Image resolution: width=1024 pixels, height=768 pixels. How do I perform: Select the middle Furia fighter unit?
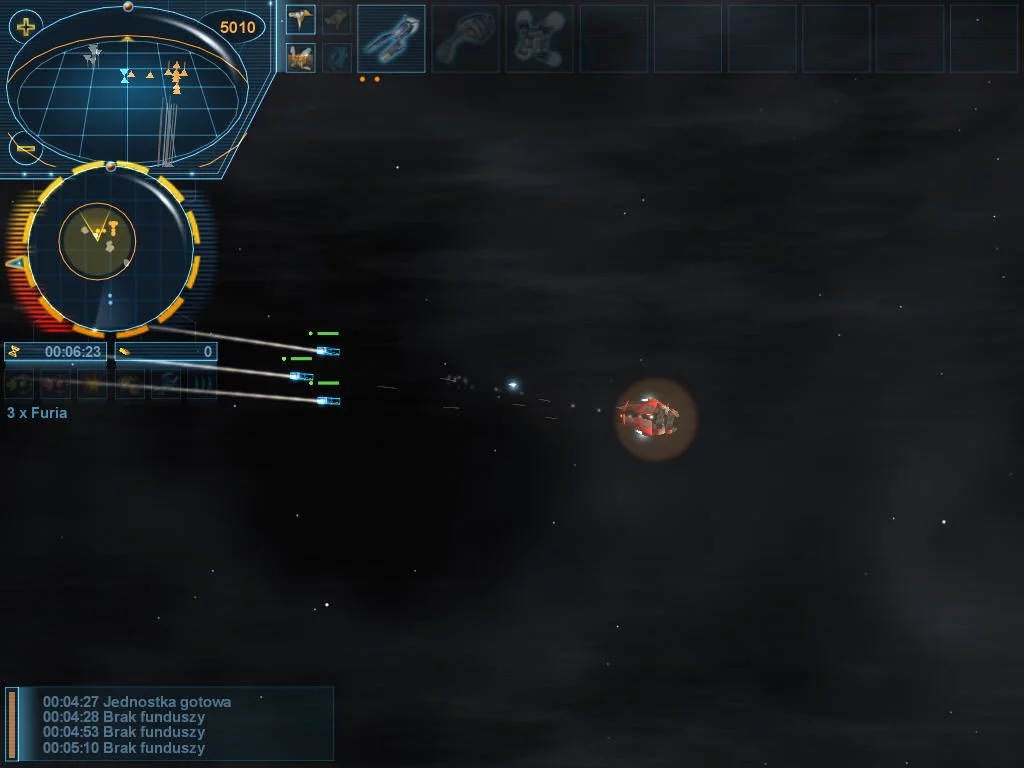pyautogui.click(x=300, y=376)
